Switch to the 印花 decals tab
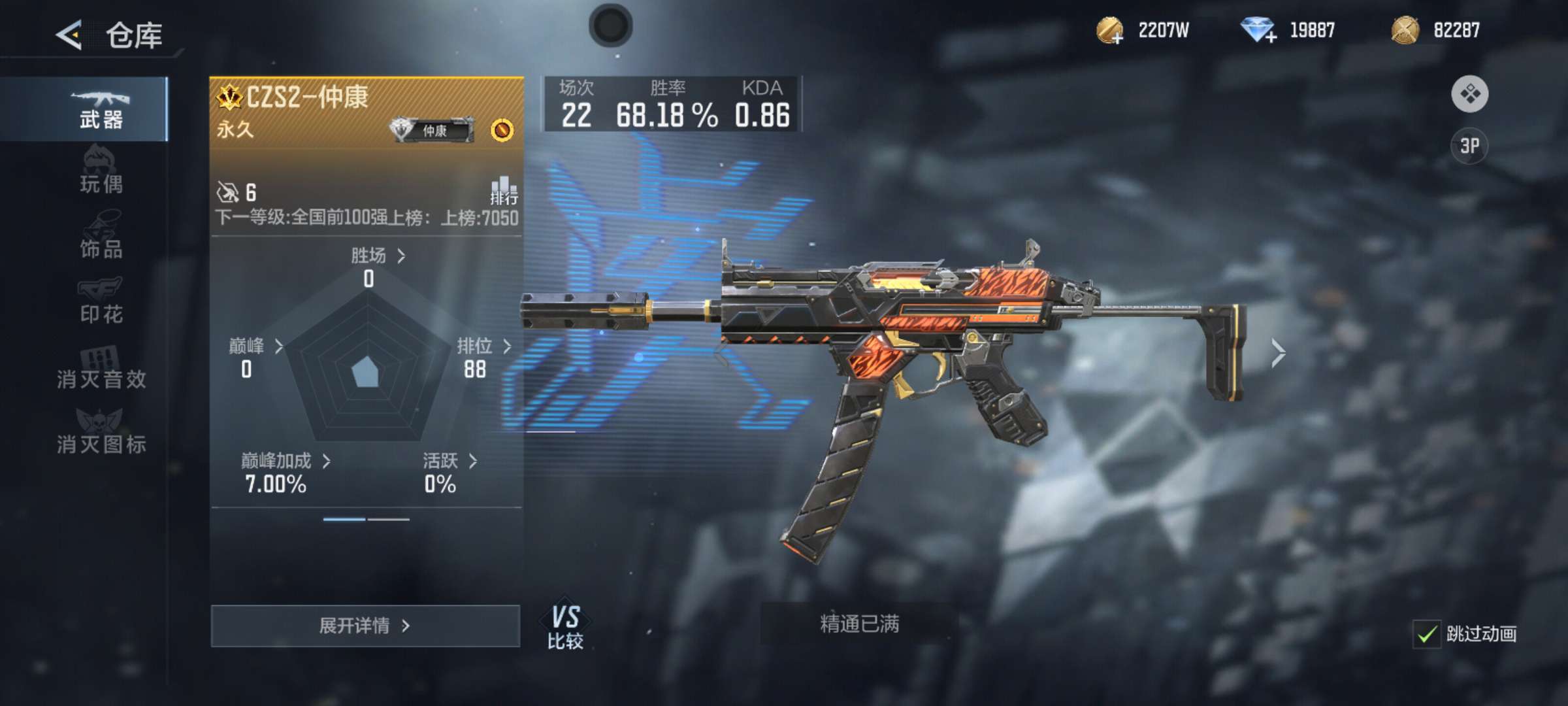The width and height of the screenshot is (1568, 706). pyautogui.click(x=101, y=302)
